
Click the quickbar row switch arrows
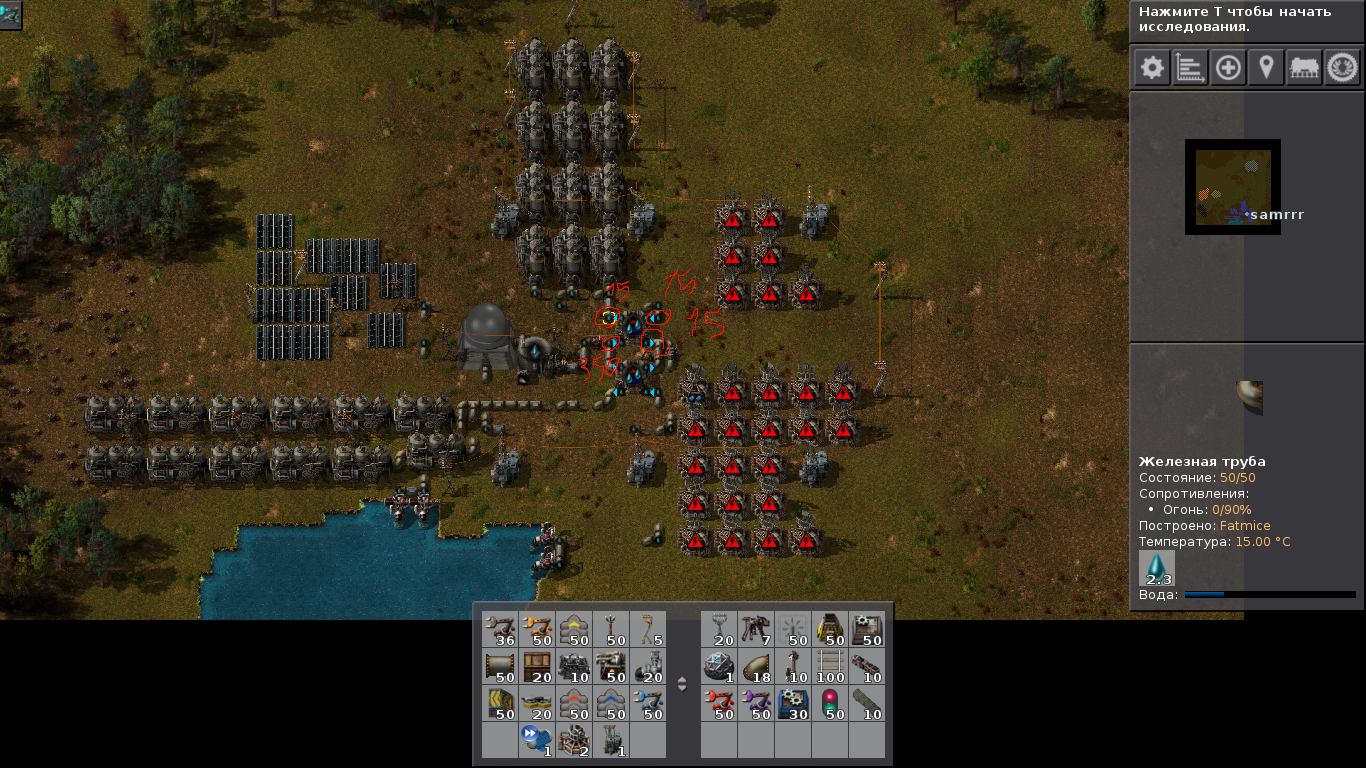tap(683, 685)
